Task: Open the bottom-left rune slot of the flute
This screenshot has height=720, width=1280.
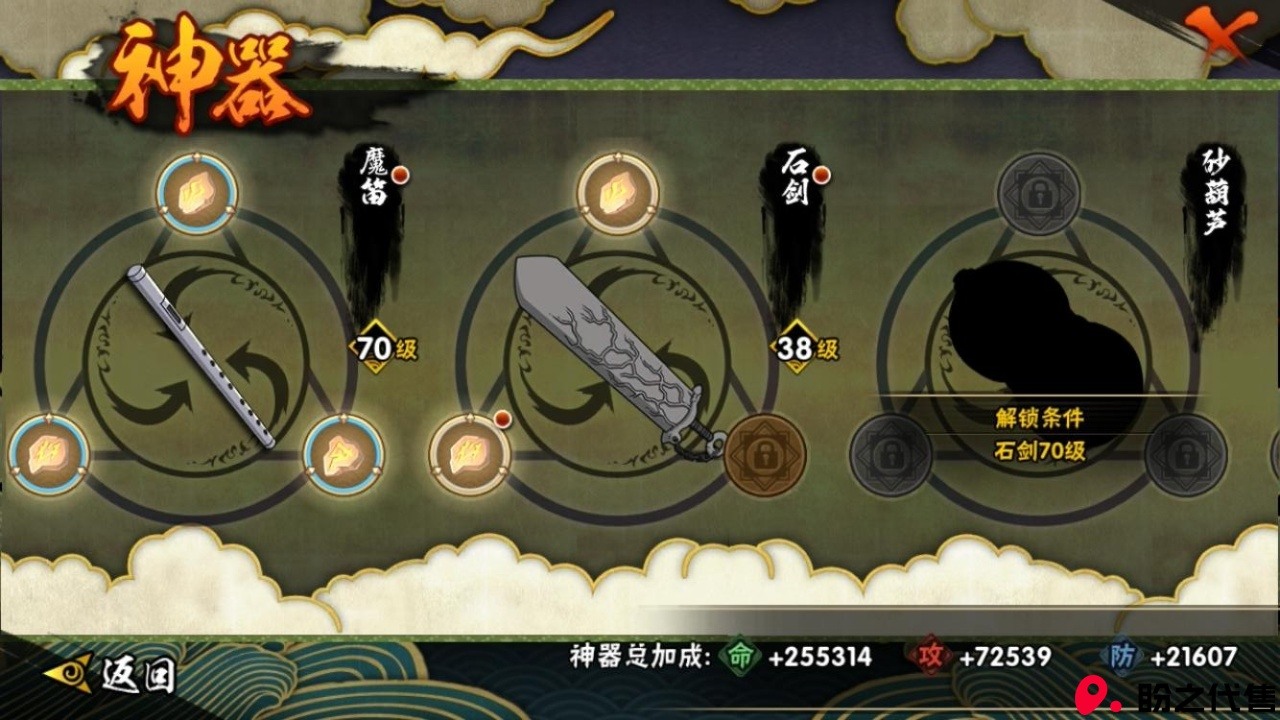Action: (x=49, y=455)
